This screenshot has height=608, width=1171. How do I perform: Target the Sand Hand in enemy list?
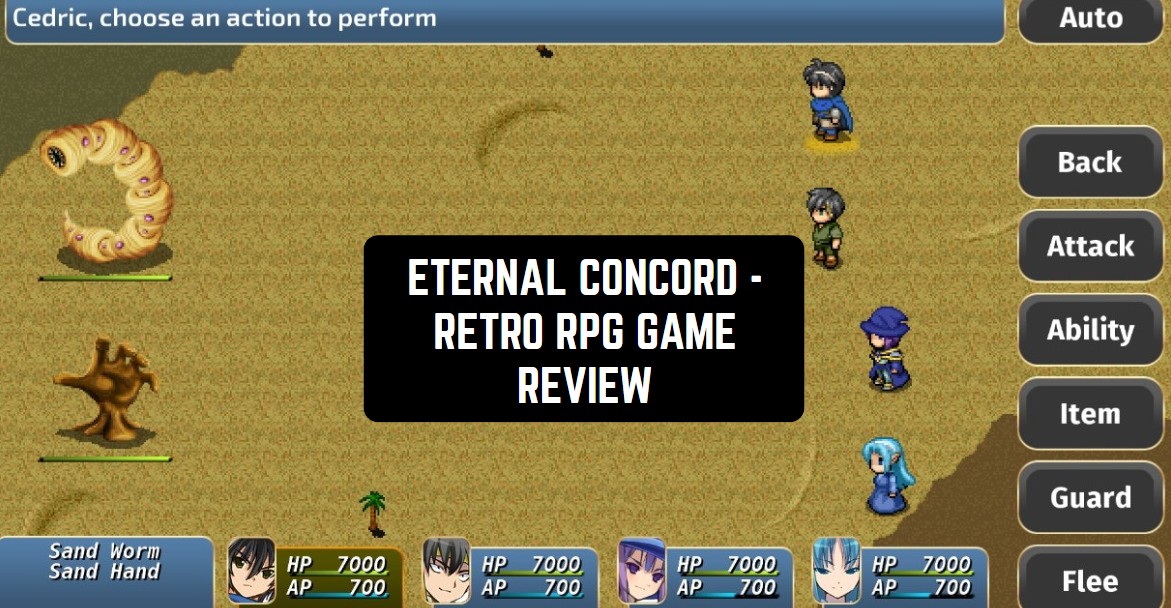tap(105, 573)
